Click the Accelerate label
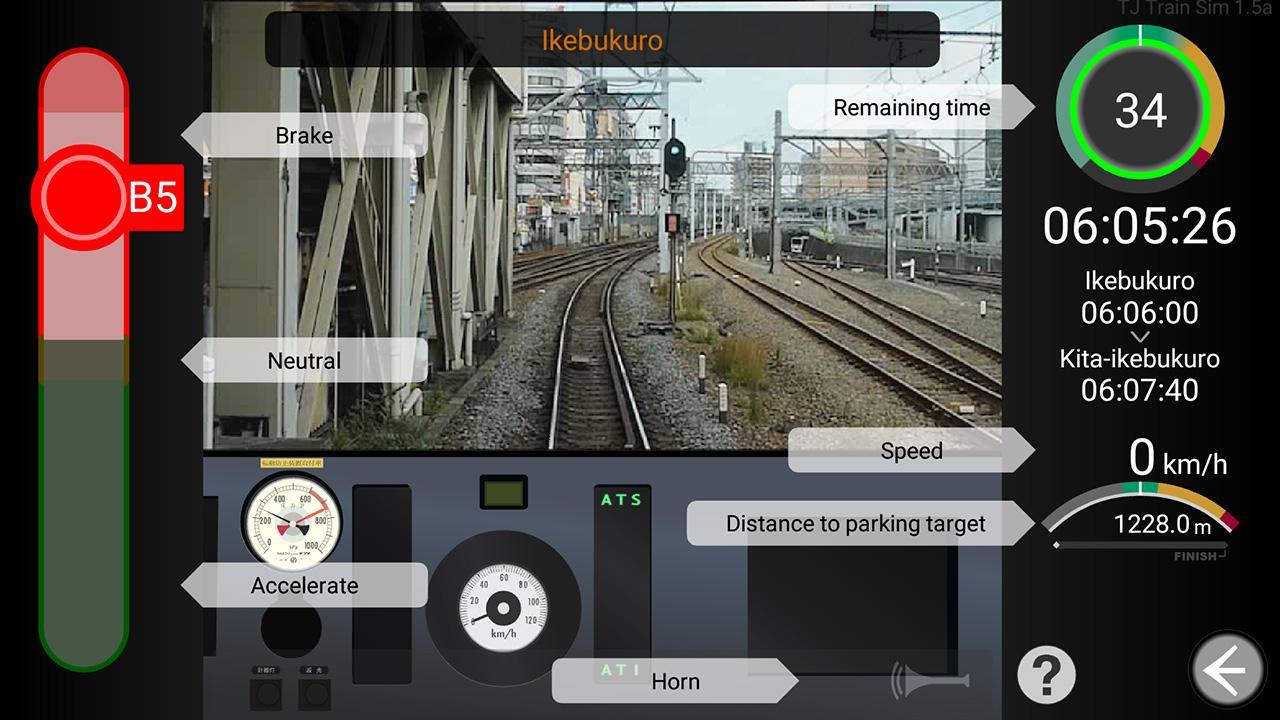The image size is (1280, 720). coord(305,585)
